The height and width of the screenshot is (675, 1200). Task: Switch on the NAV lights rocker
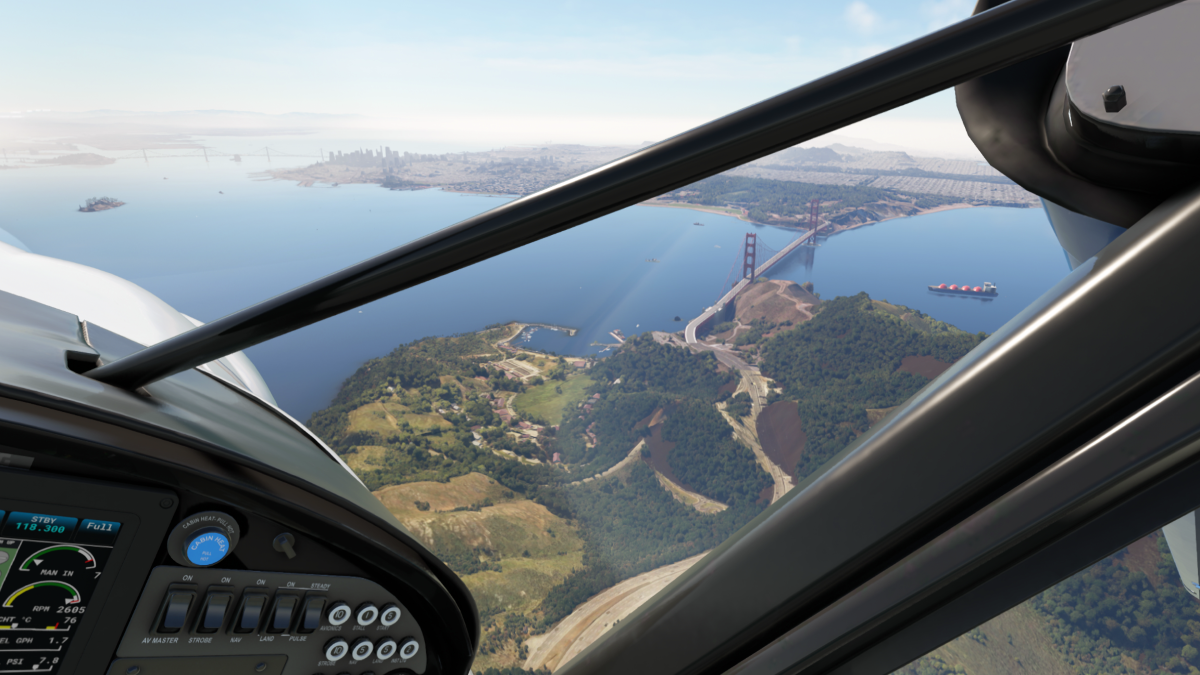click(x=251, y=611)
